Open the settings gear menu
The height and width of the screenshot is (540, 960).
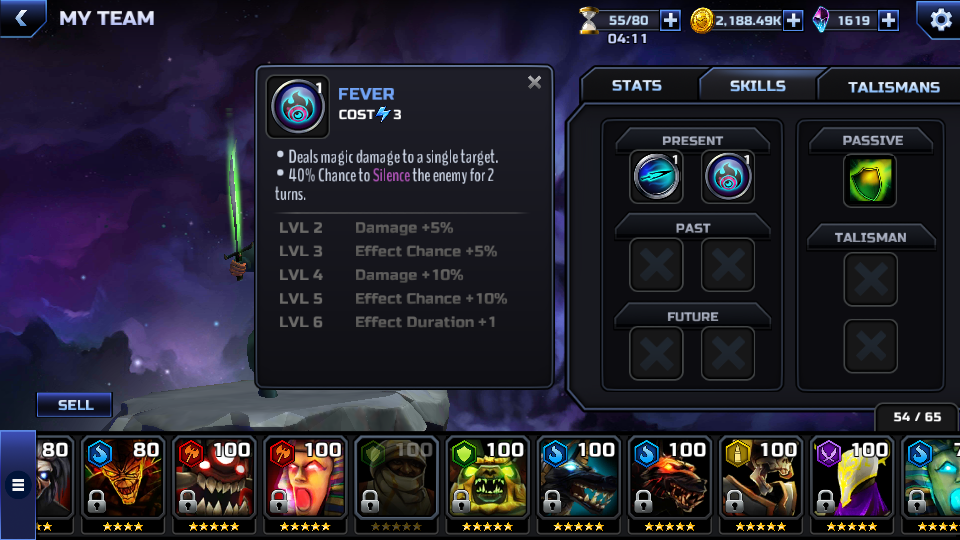pos(940,19)
